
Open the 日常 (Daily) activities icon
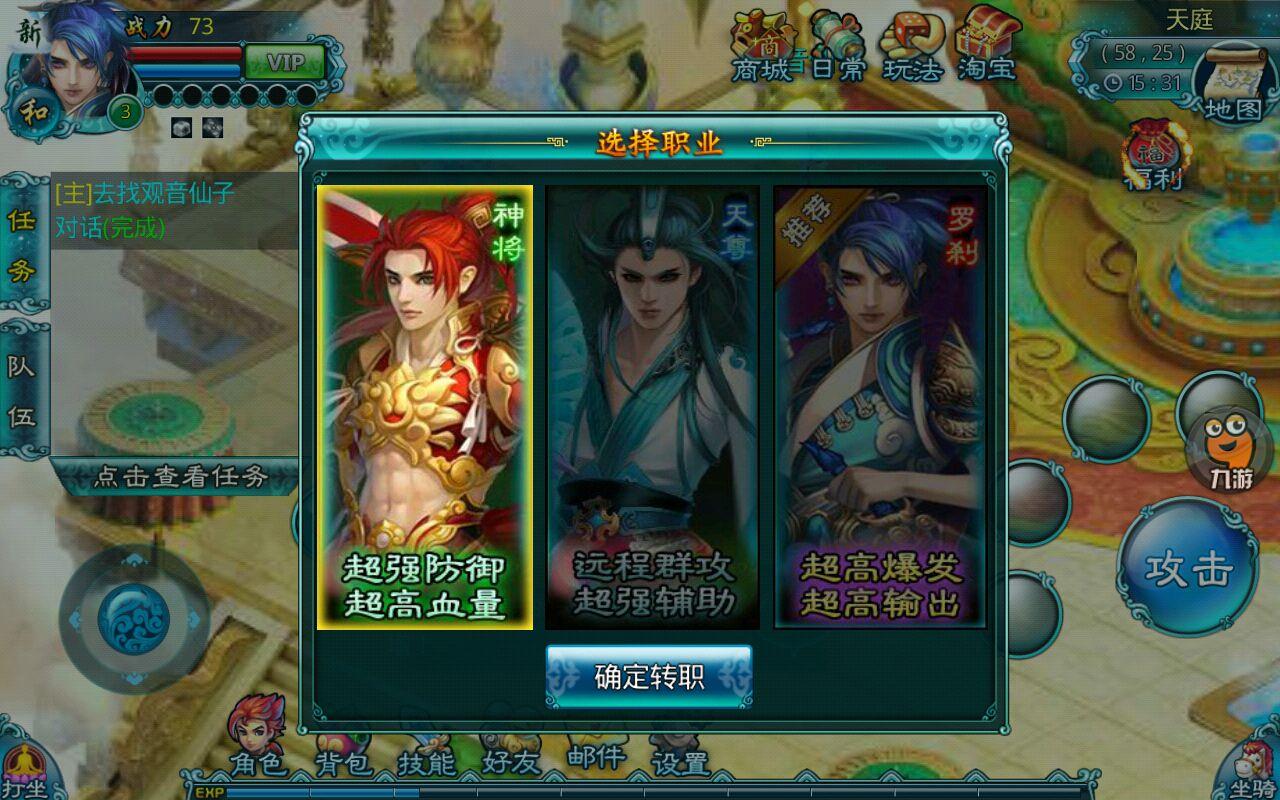click(837, 45)
